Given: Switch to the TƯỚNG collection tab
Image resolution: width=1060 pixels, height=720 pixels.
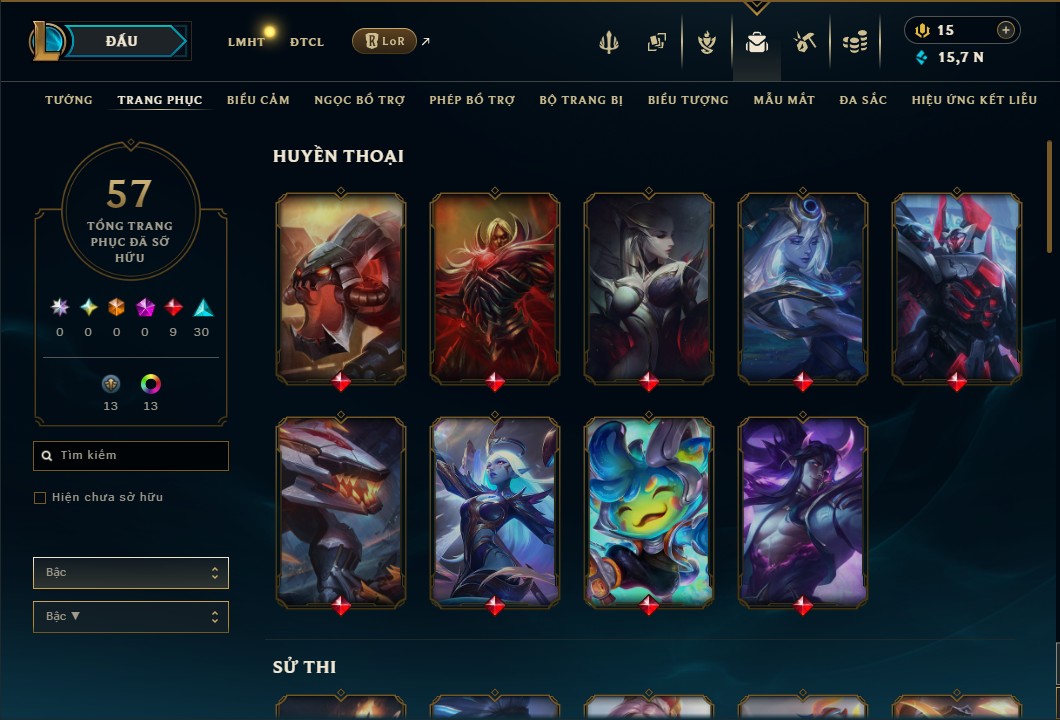Looking at the screenshot, I should point(69,100).
